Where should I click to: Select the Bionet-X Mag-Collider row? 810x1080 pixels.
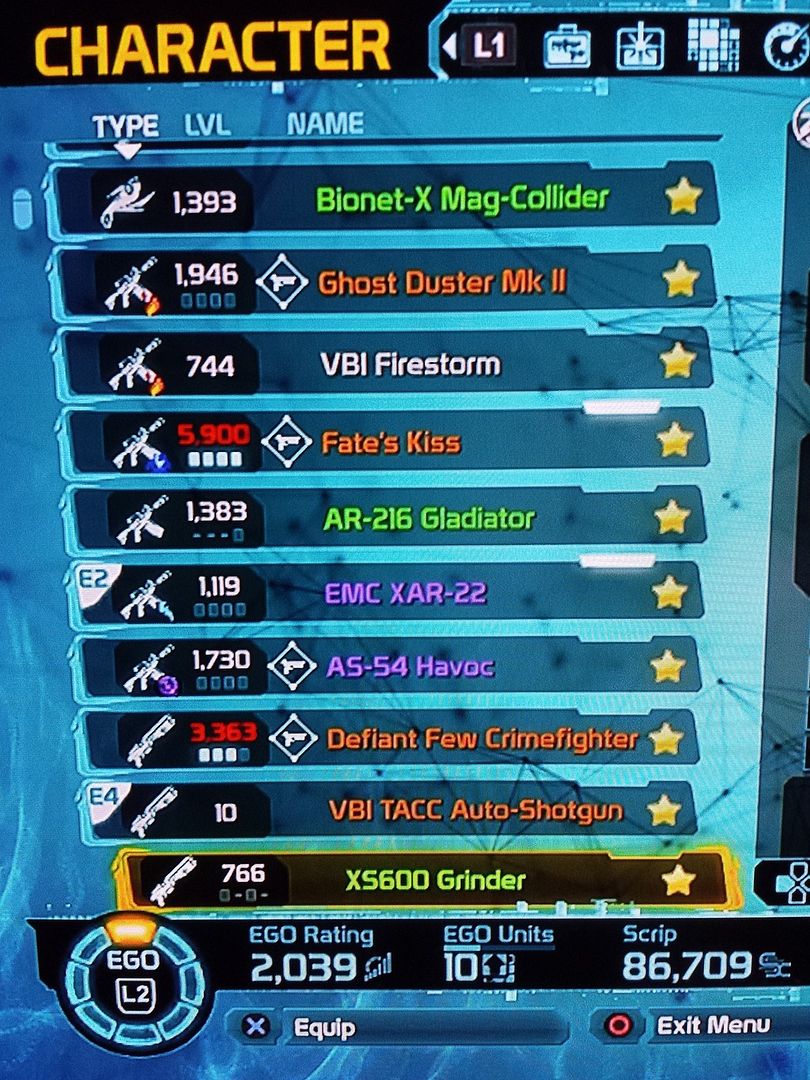(x=461, y=199)
